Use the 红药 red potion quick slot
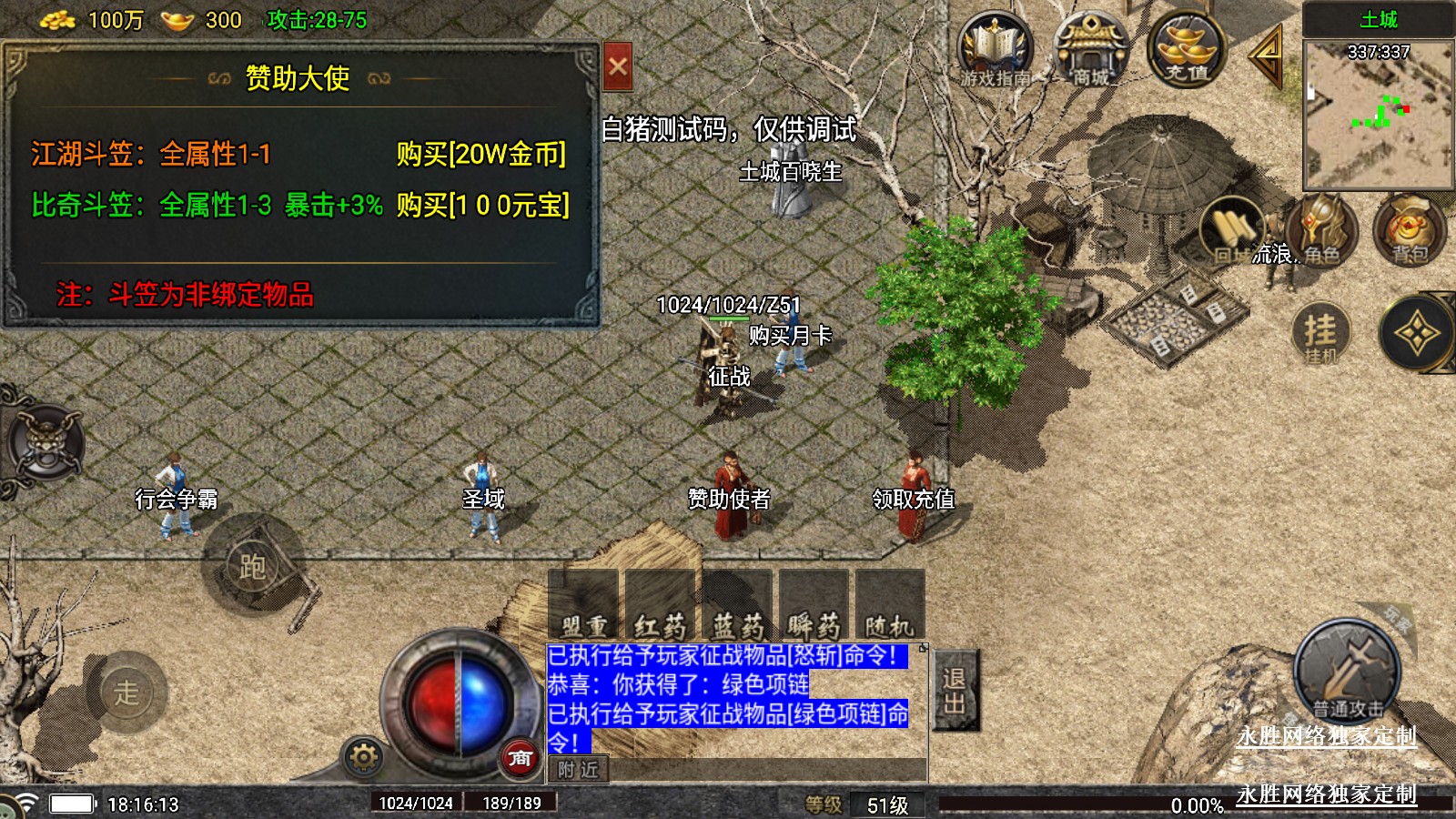The height and width of the screenshot is (819, 1456). click(x=661, y=605)
